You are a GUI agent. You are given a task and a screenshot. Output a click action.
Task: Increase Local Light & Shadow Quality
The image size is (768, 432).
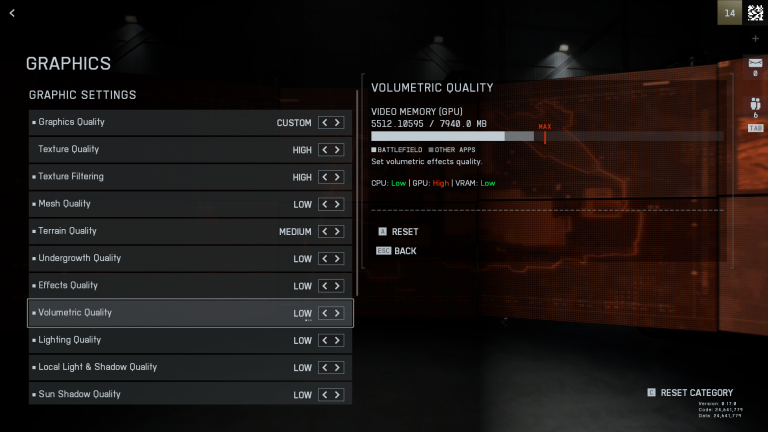click(x=338, y=367)
